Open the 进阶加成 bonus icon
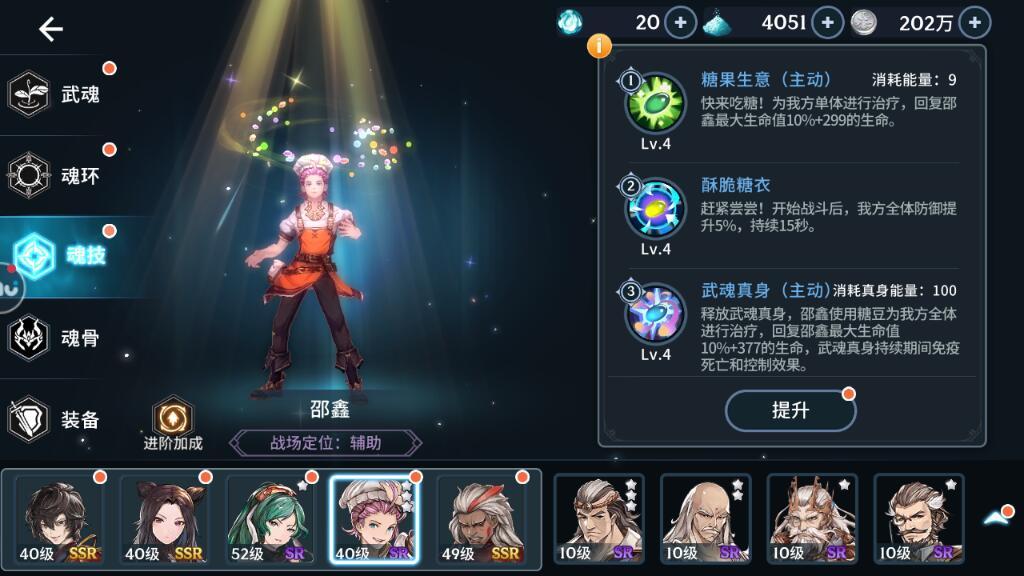 pyautogui.click(x=172, y=418)
